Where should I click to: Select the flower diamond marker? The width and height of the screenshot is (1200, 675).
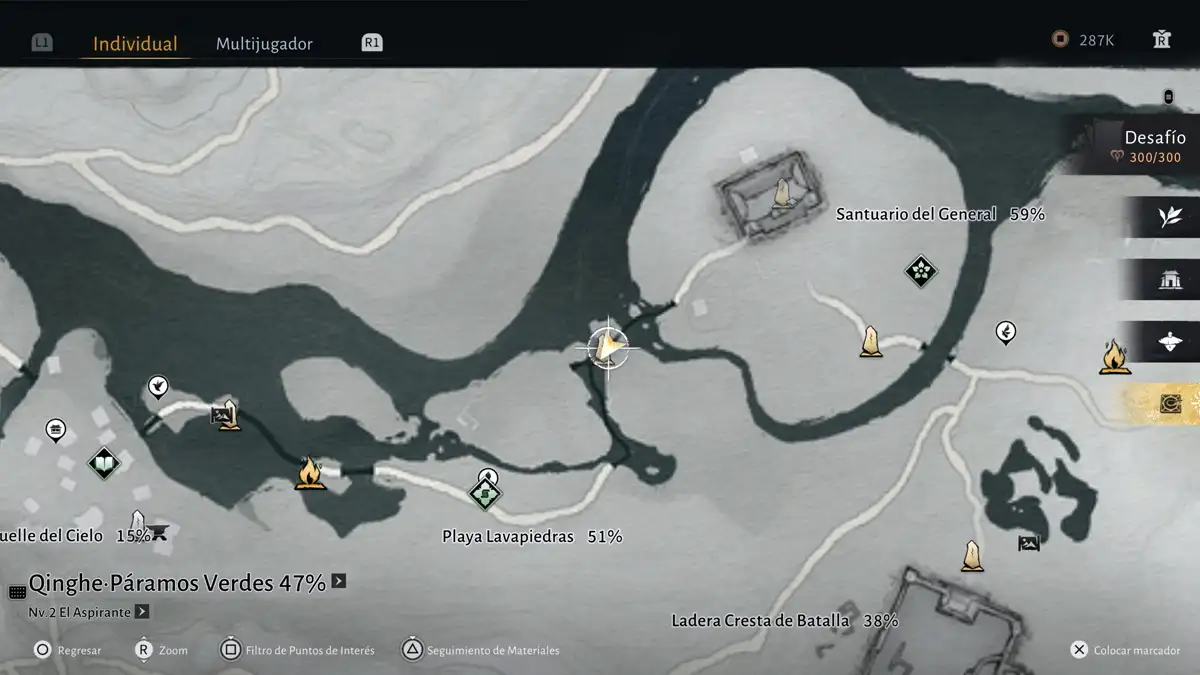920,270
